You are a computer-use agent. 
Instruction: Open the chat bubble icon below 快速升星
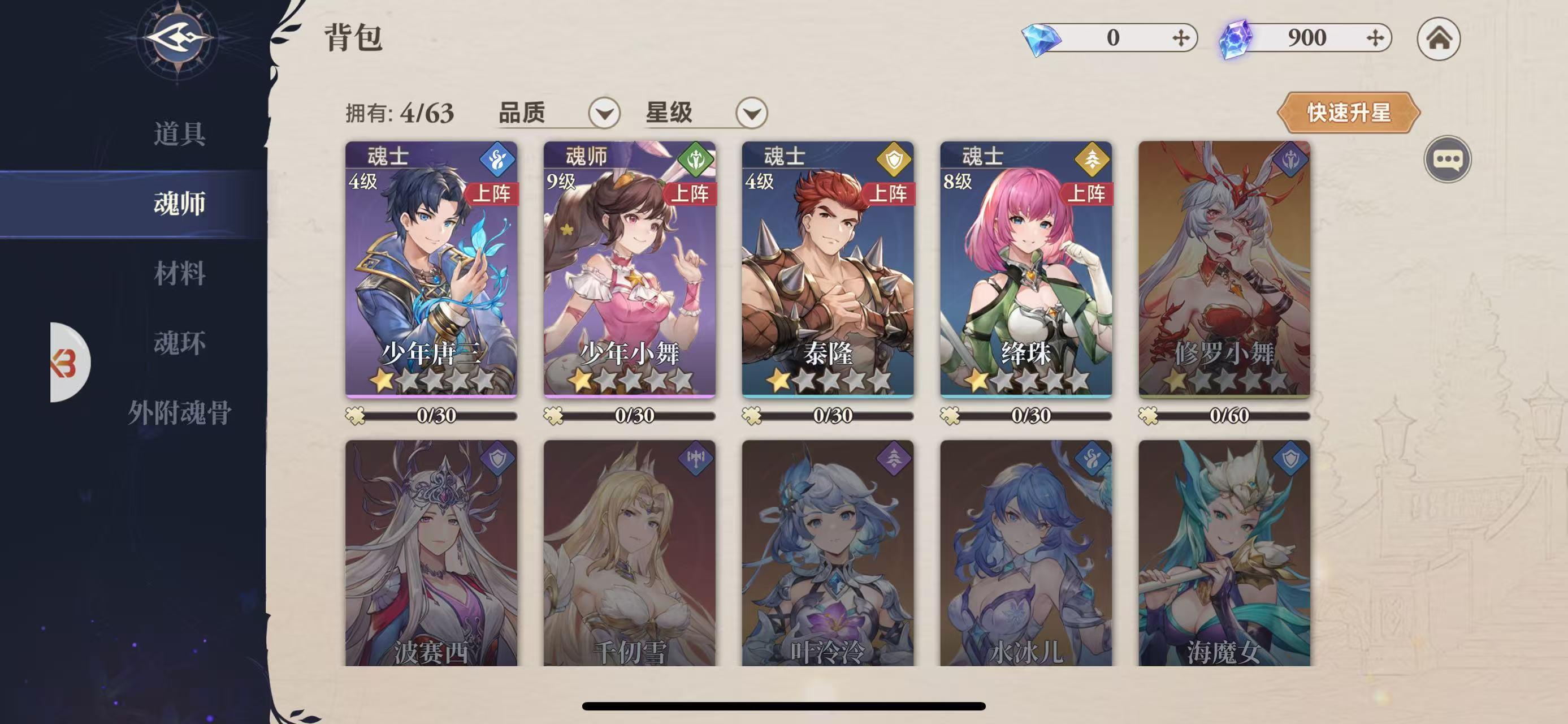click(1448, 160)
